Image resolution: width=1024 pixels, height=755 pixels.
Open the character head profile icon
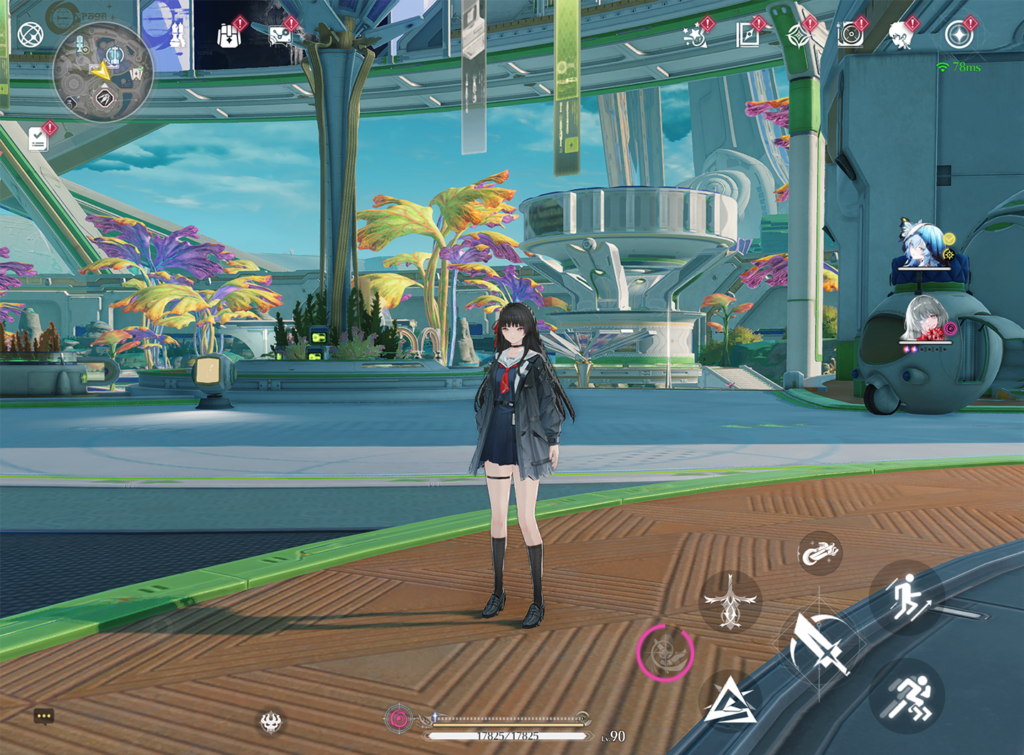(x=901, y=35)
